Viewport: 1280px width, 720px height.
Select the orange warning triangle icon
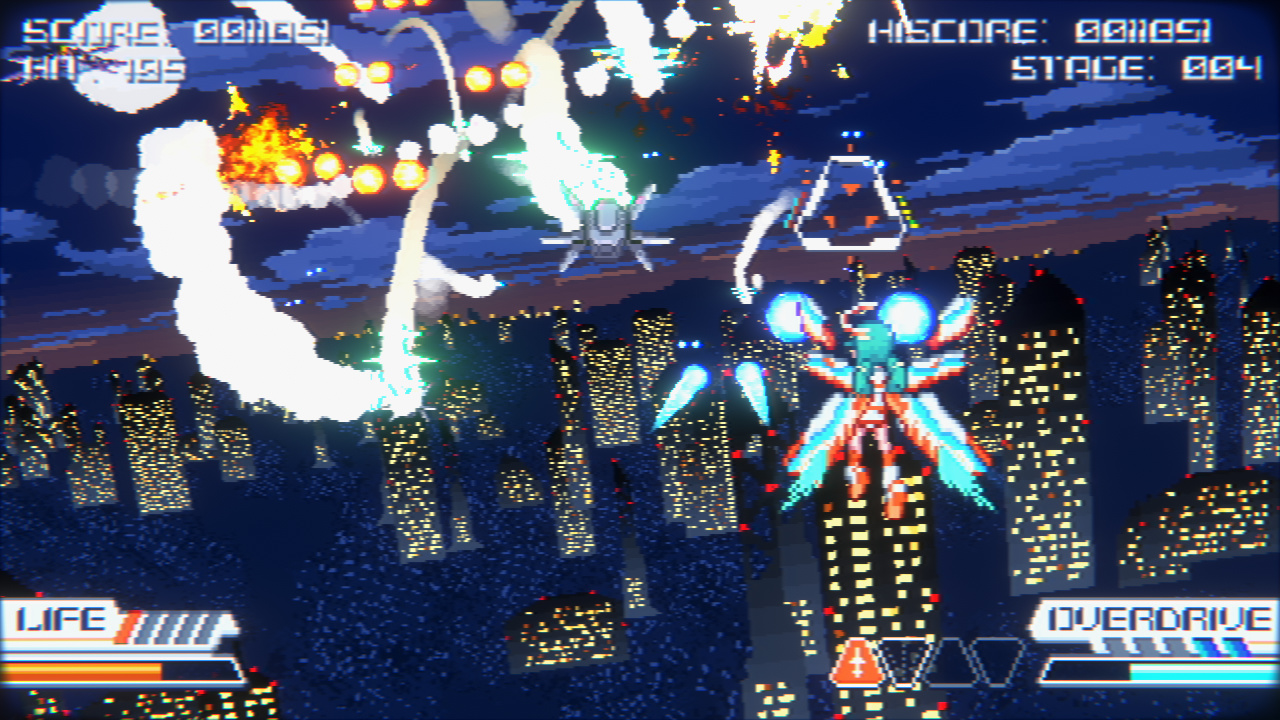856,663
